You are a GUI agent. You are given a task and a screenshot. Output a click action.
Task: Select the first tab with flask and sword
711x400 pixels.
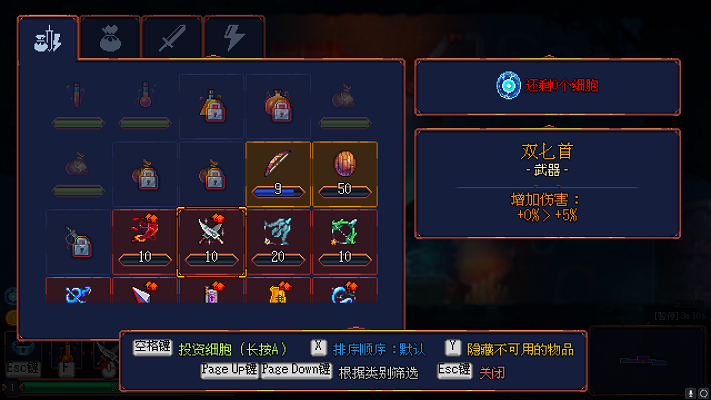point(47,39)
